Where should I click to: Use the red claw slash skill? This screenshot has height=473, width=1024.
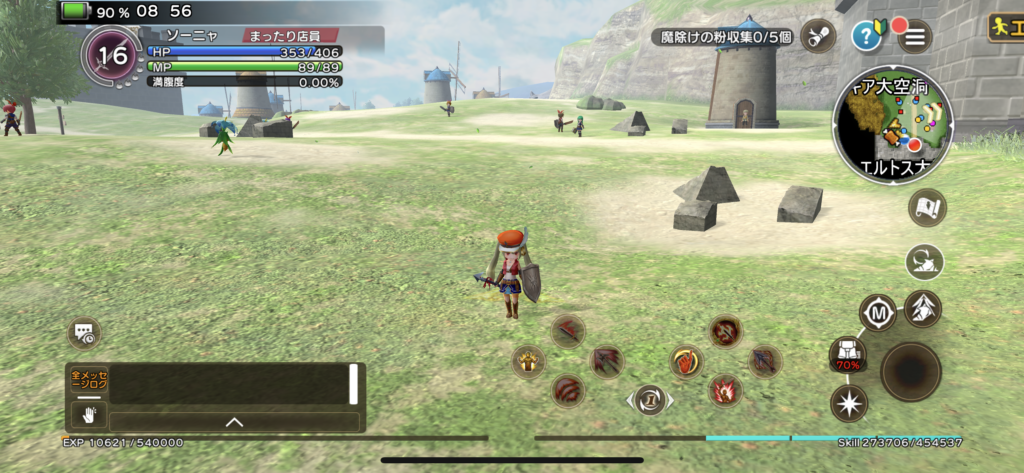(569, 390)
